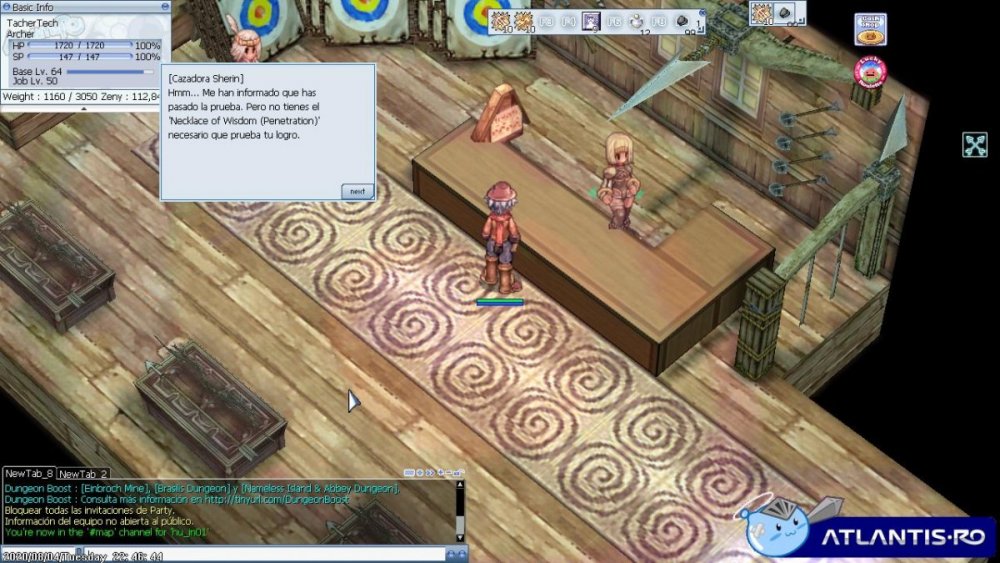This screenshot has height=563, width=1000.
Task: Click the crossed-arrows icon on the right edge
Action: [975, 145]
